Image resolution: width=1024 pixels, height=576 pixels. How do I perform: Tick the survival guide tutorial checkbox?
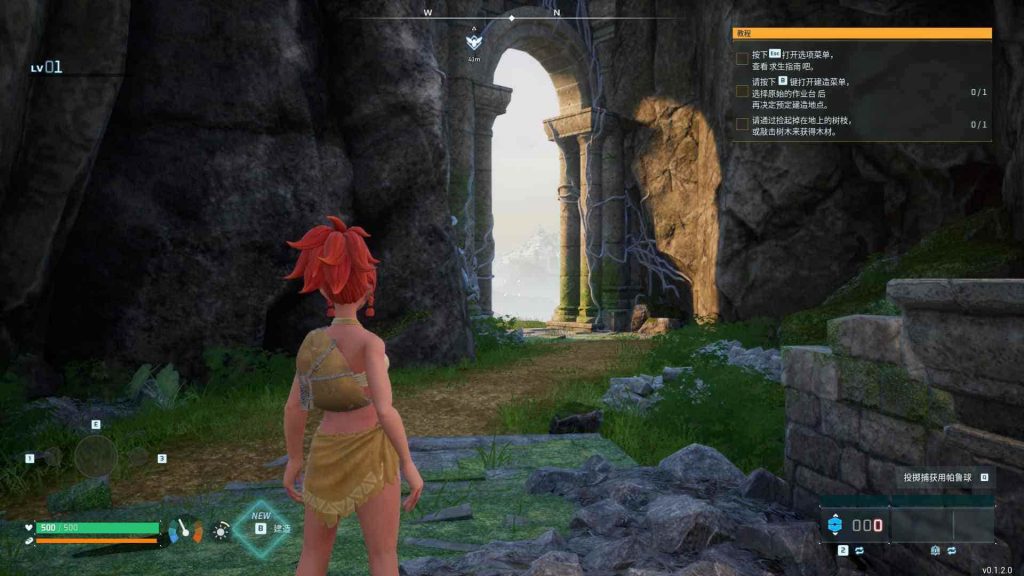[x=742, y=59]
